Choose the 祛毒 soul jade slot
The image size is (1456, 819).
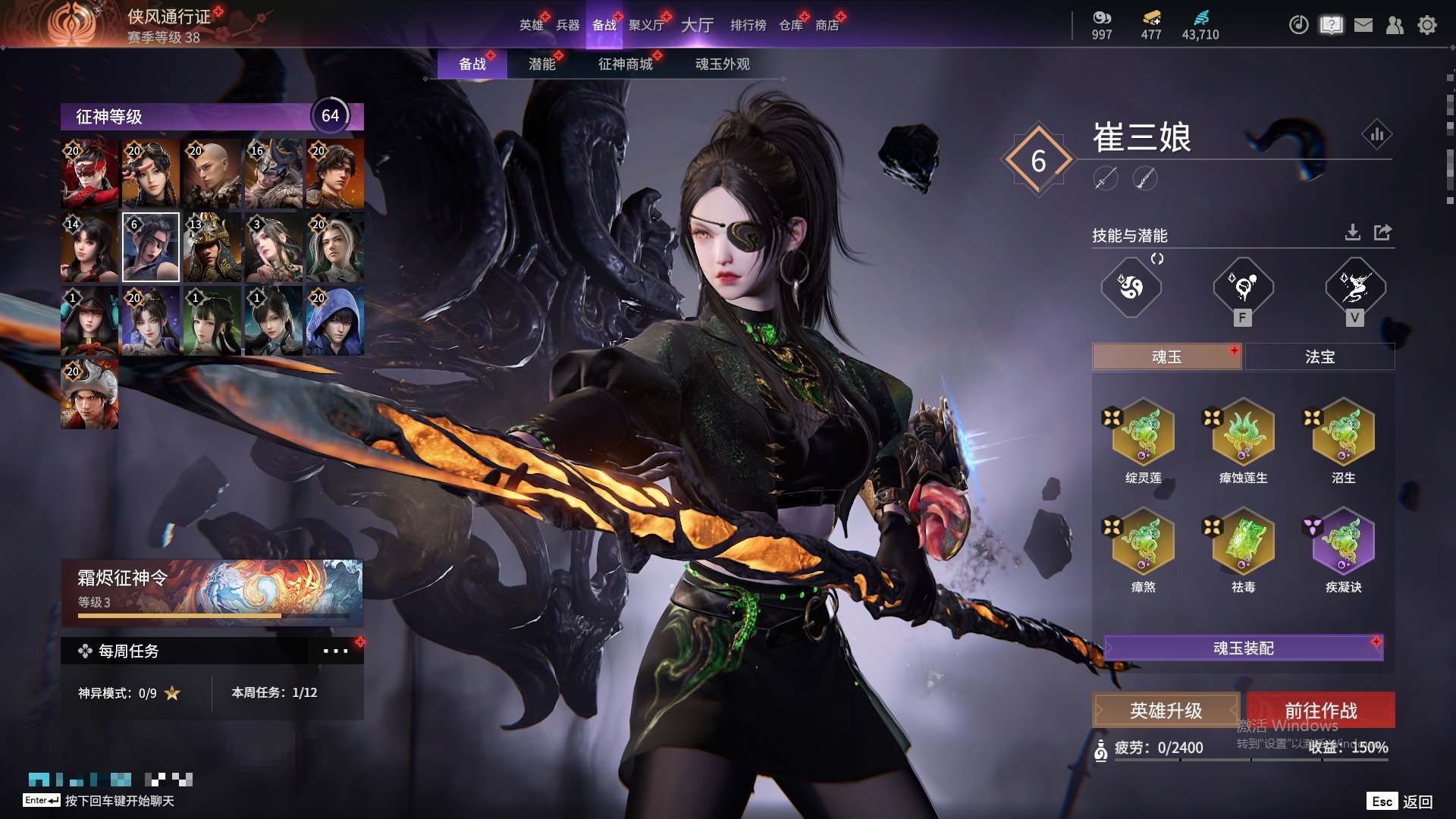click(1243, 541)
